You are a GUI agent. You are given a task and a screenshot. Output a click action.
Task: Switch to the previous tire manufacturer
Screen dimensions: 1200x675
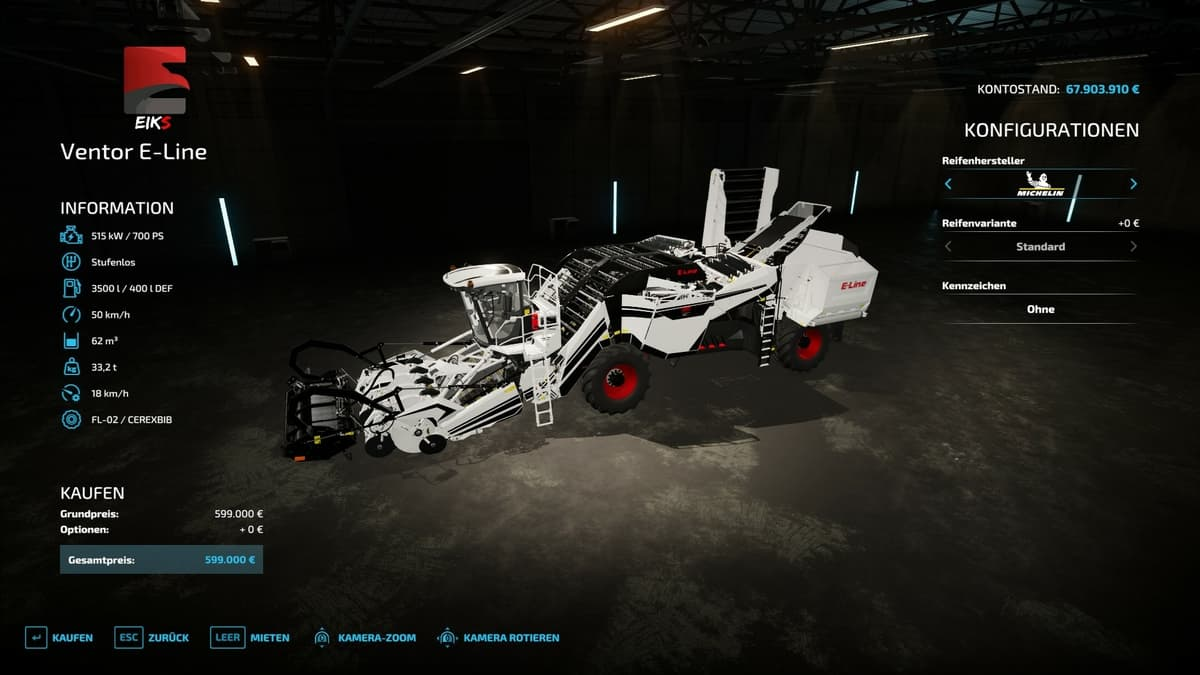coord(948,184)
